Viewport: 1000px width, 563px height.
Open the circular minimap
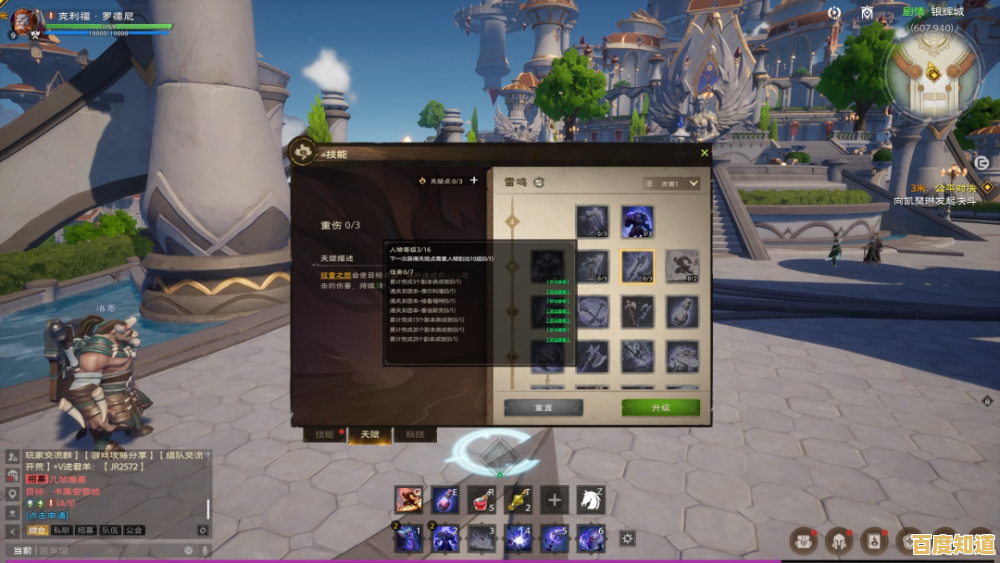[934, 73]
